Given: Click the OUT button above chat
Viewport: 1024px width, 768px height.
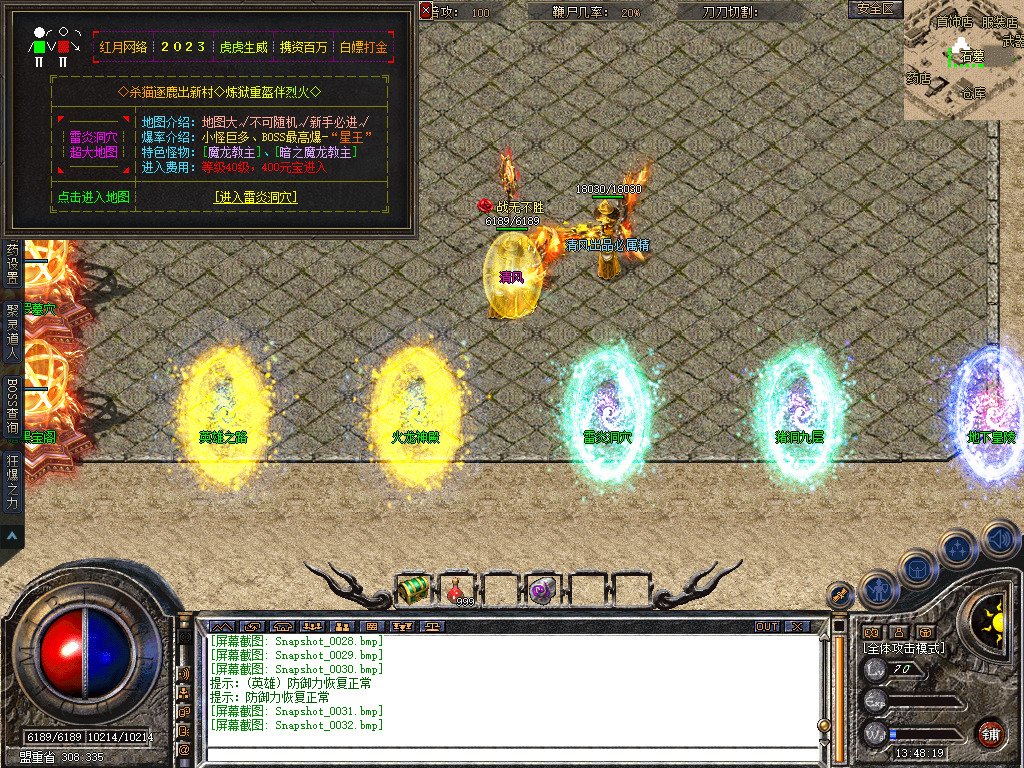Looking at the screenshot, I should tap(766, 627).
